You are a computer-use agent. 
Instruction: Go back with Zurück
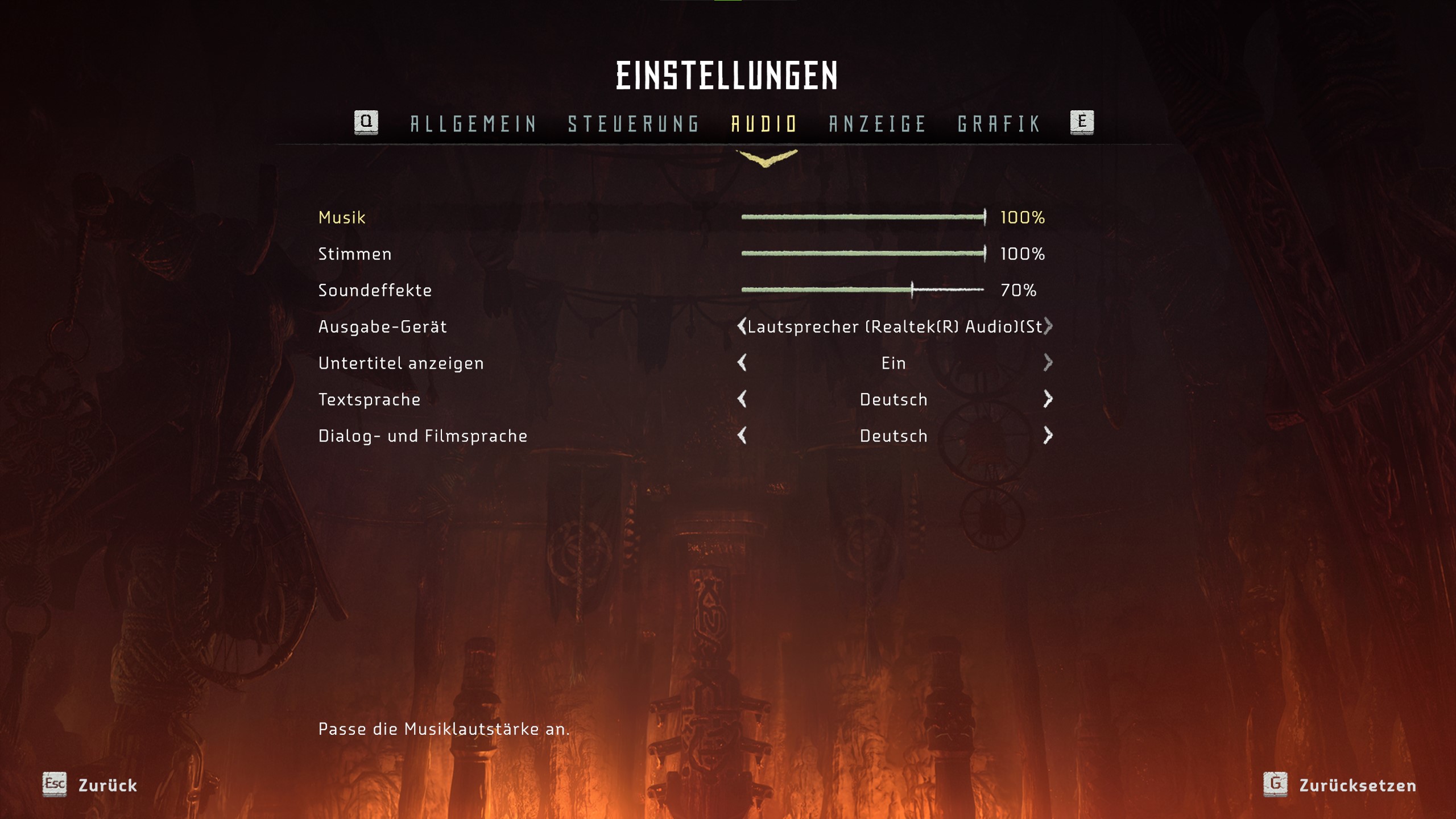[91, 785]
